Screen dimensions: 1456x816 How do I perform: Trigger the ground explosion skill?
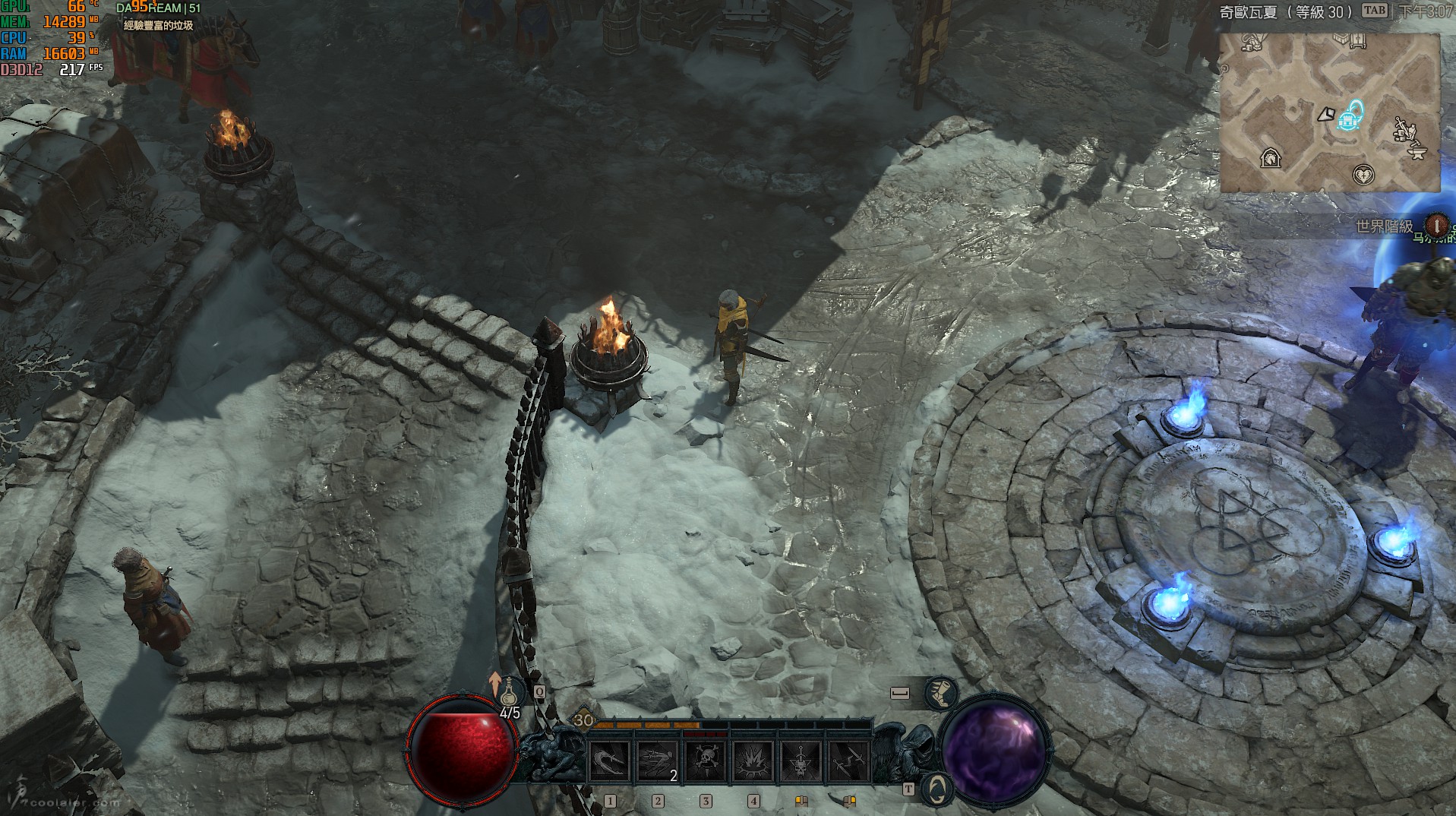point(753,761)
